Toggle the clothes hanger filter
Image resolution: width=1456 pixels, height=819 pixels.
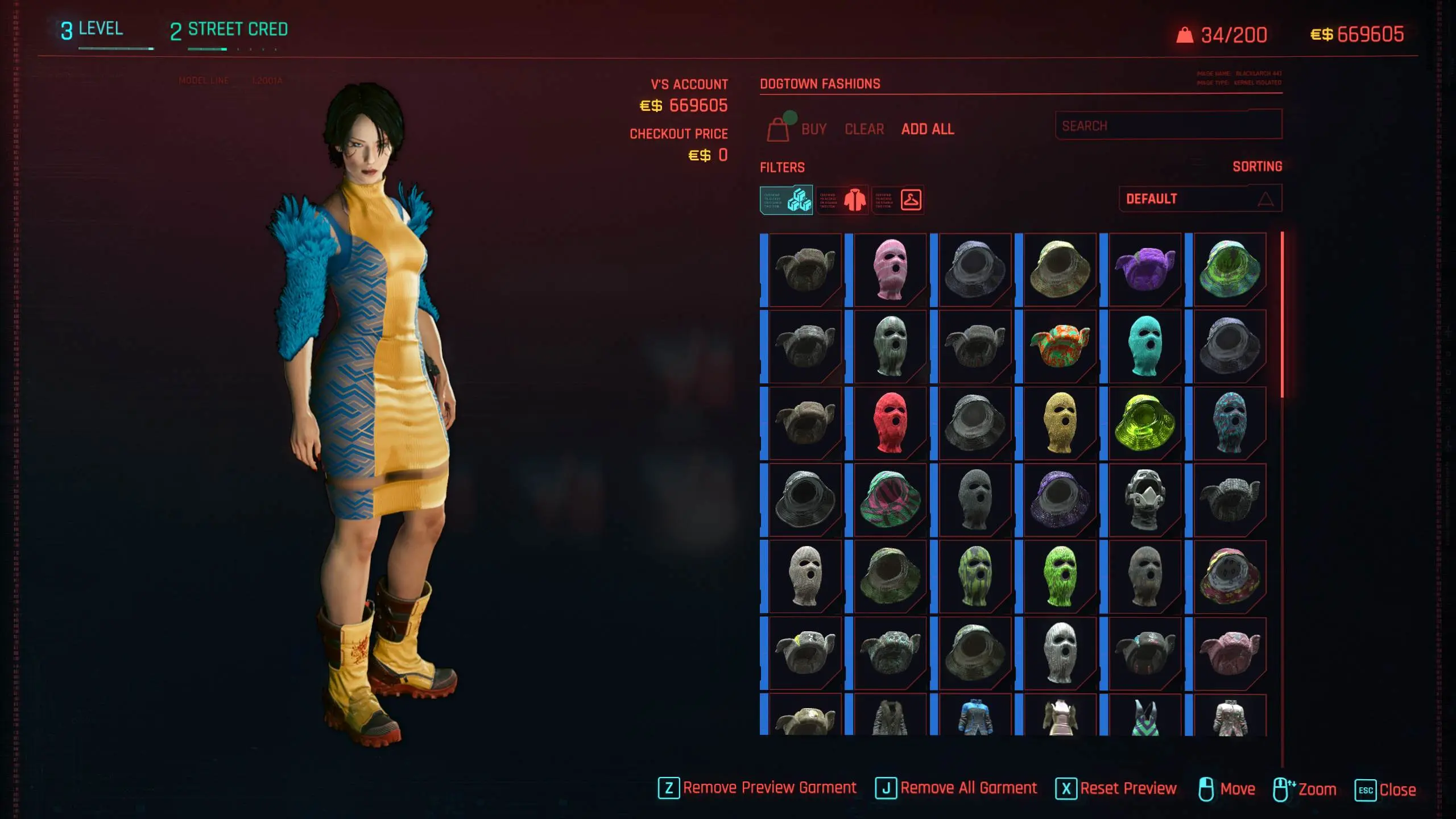click(898, 200)
